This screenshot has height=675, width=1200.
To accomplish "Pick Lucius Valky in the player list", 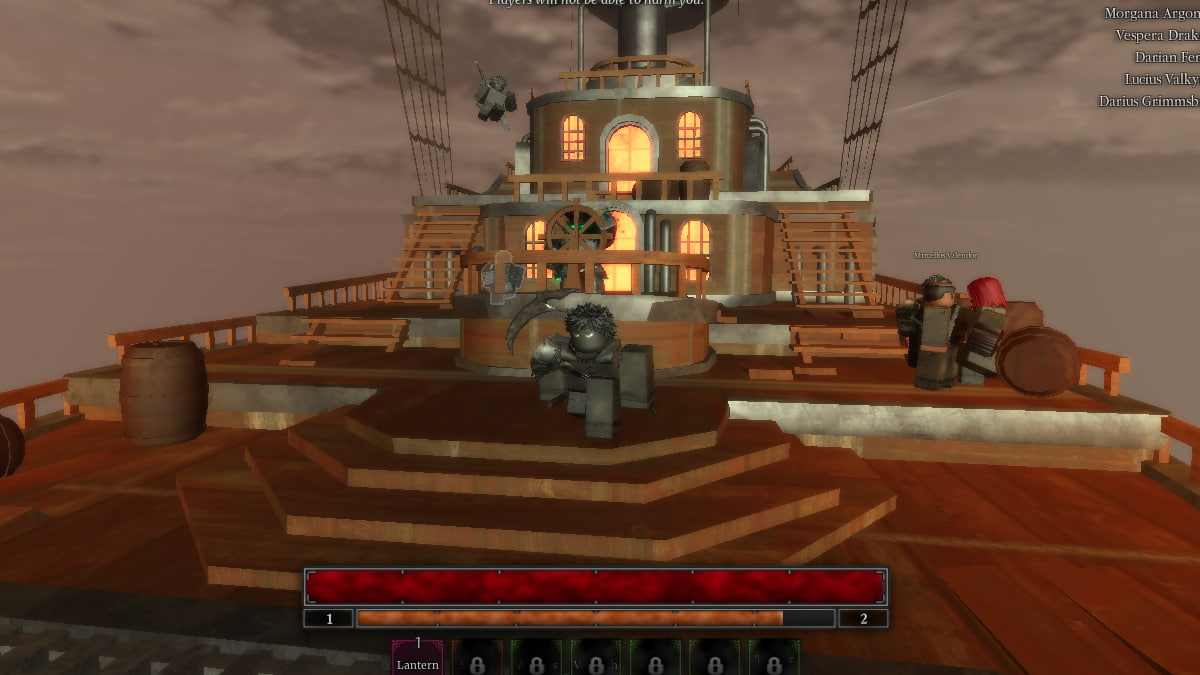I will (1161, 79).
